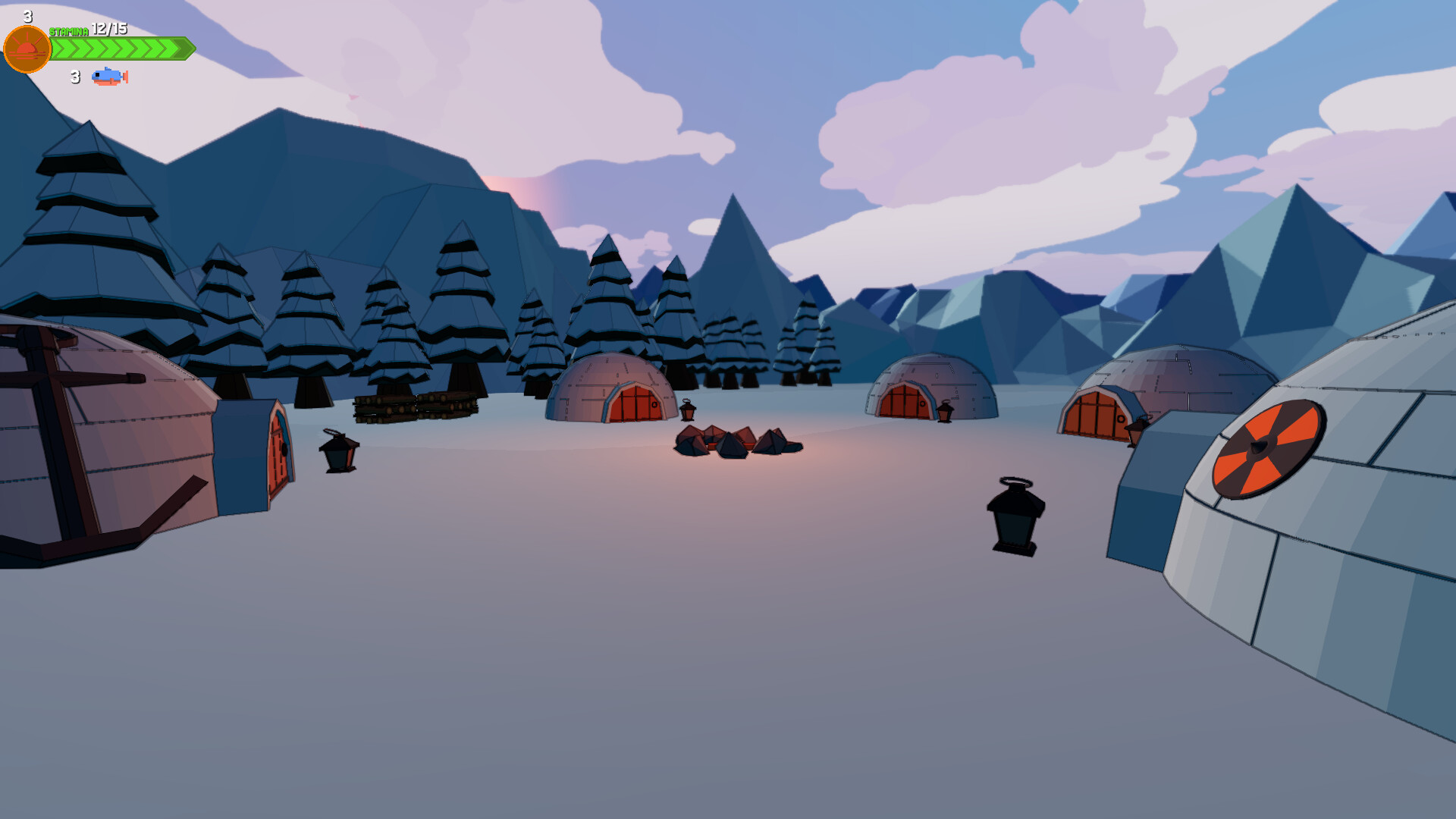
Task: Select the blue fish inventory icon
Action: click(x=106, y=77)
